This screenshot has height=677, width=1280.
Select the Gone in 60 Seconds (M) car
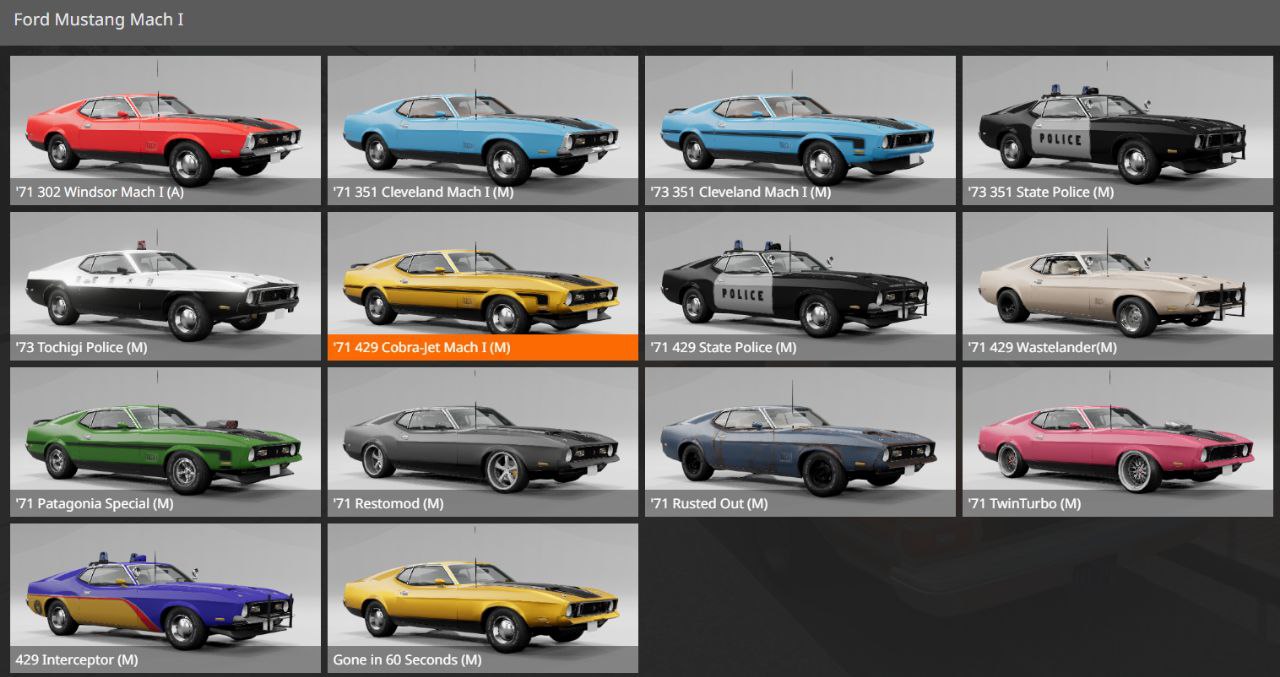coord(482,598)
